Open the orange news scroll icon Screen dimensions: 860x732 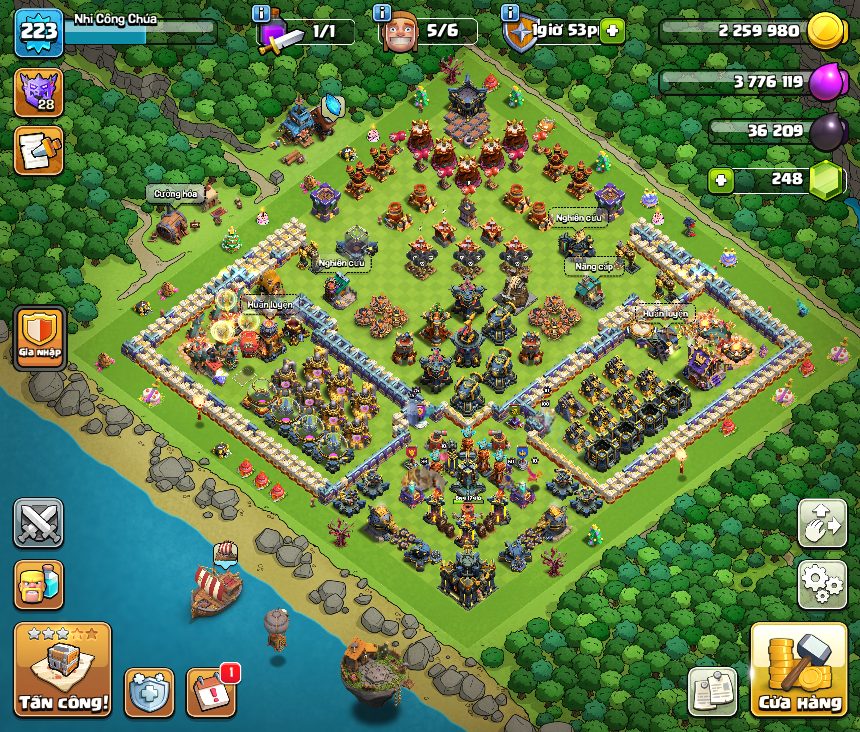pyautogui.click(x=38, y=150)
